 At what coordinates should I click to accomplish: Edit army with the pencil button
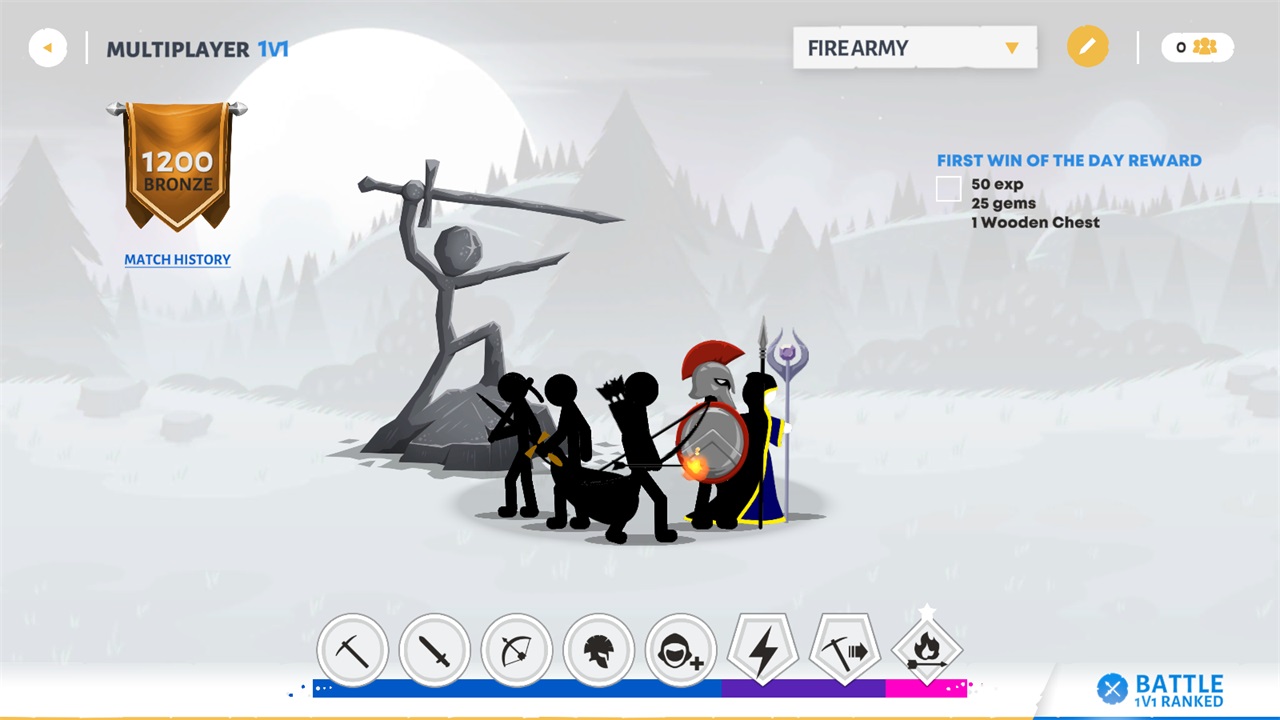(x=1088, y=47)
